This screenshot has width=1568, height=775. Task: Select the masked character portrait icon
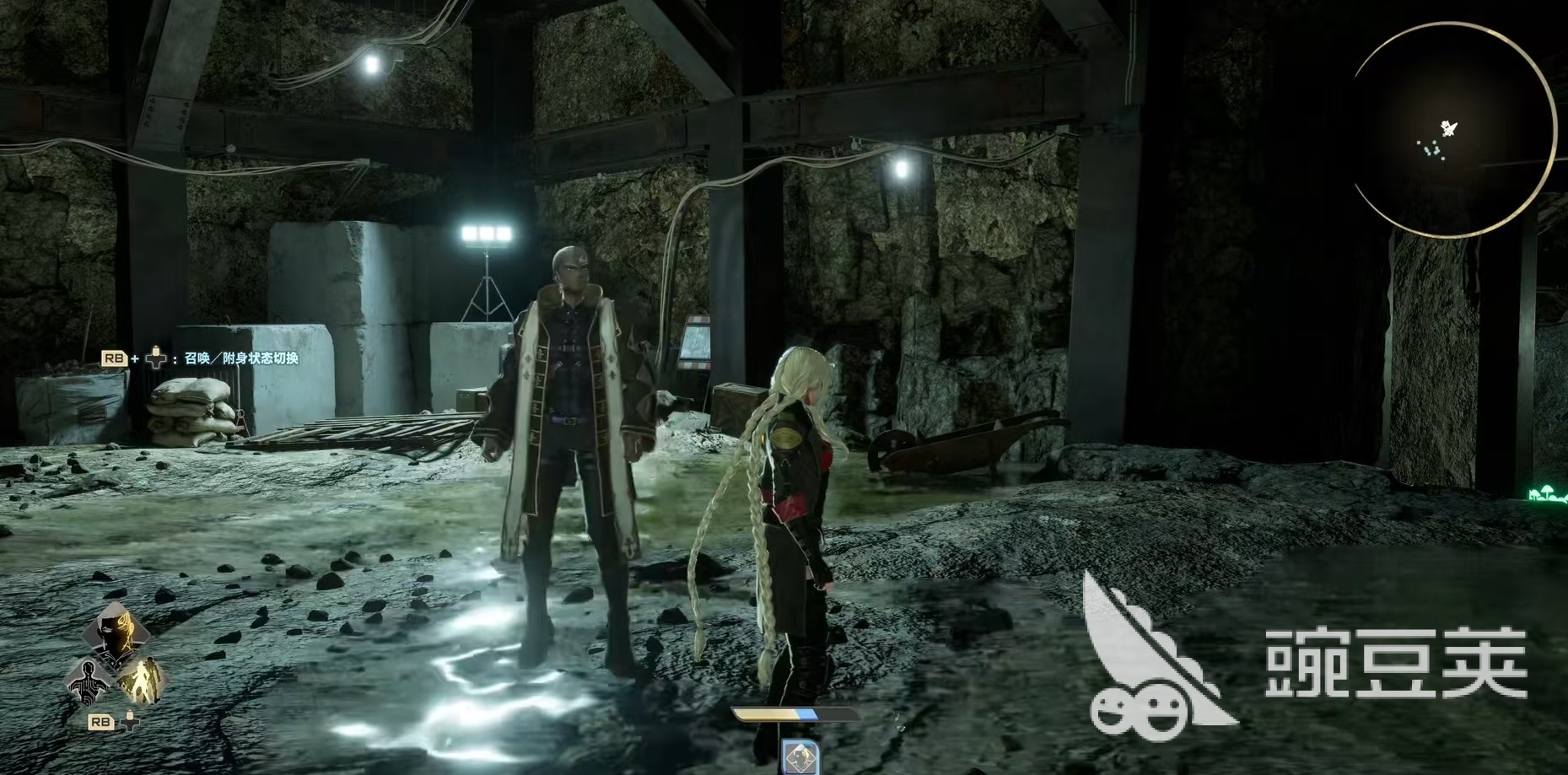tap(116, 634)
